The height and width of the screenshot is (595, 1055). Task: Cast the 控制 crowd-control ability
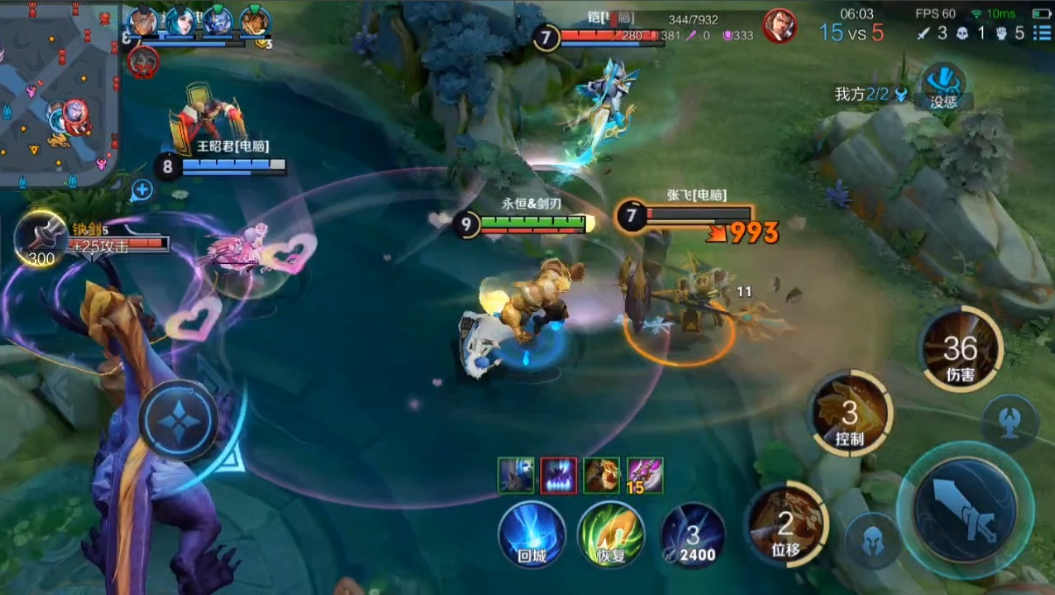(x=850, y=412)
